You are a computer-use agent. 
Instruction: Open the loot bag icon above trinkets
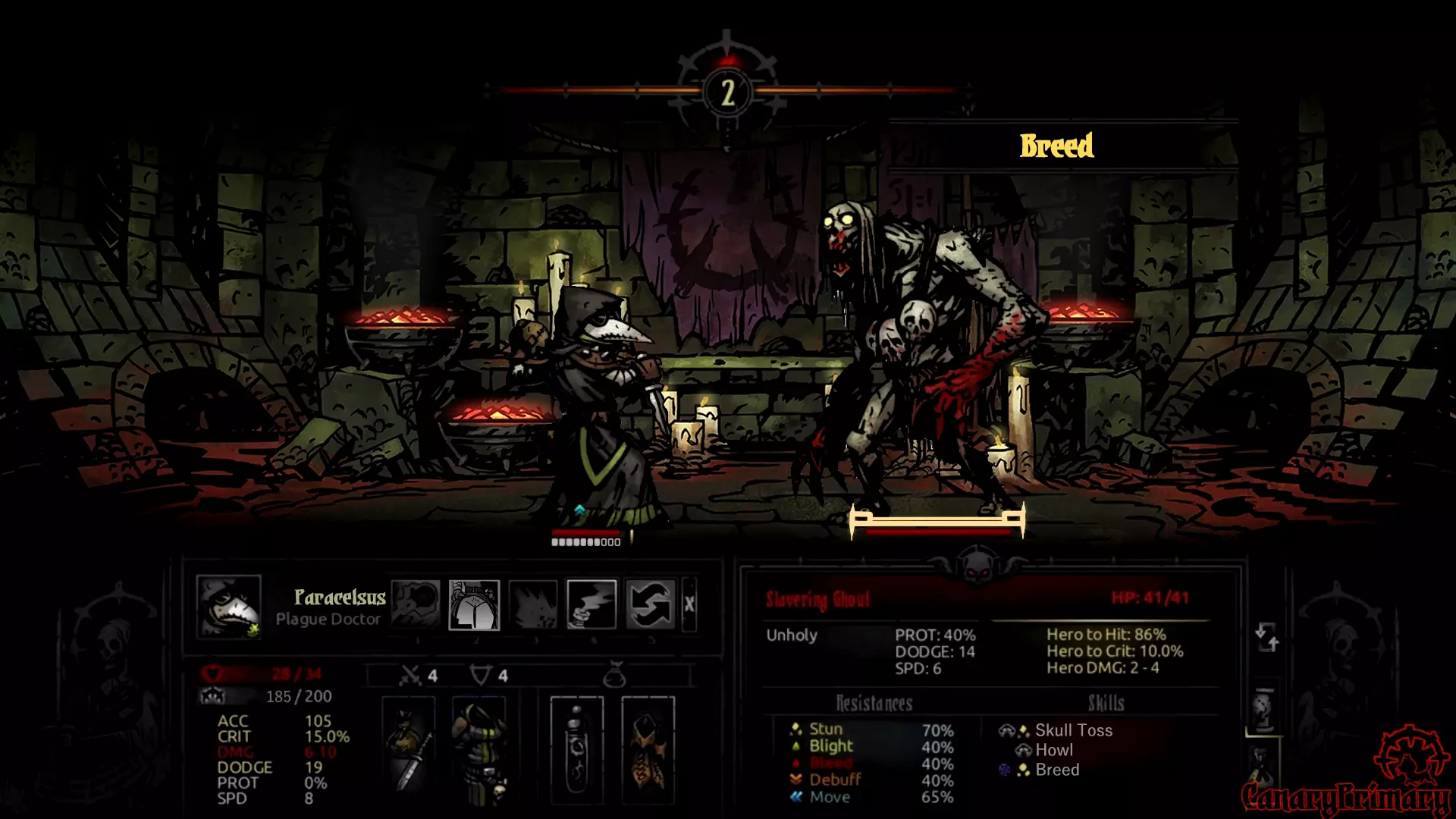614,674
